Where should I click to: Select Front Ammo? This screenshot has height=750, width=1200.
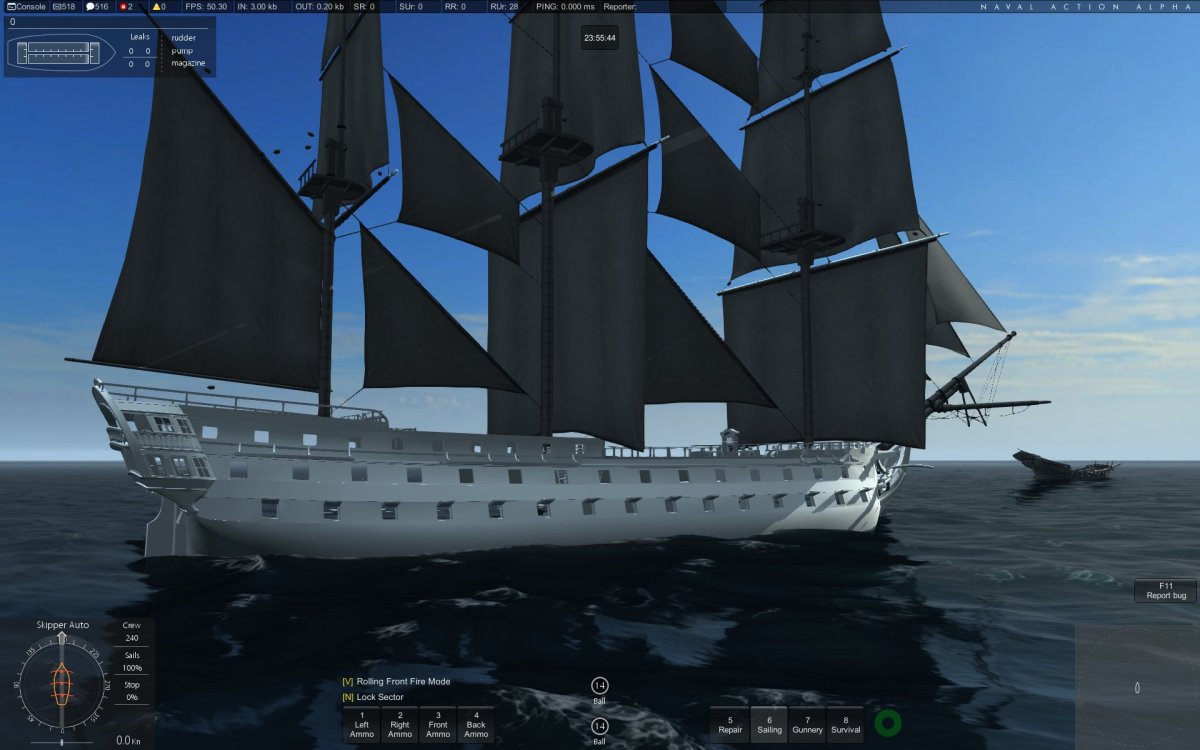coord(438,725)
